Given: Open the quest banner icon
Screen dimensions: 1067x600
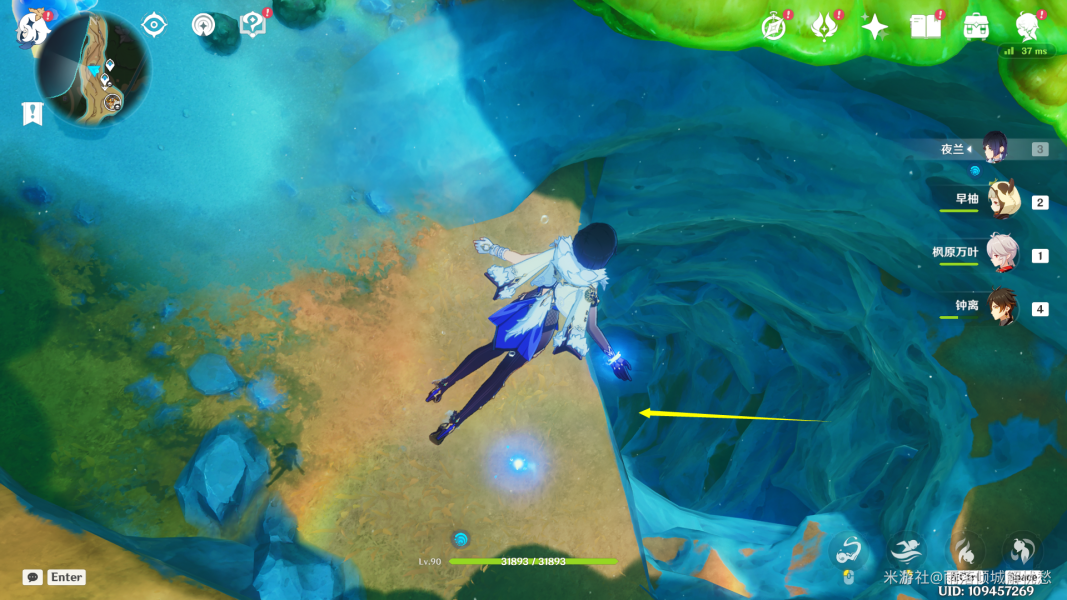Looking at the screenshot, I should [x=32, y=114].
